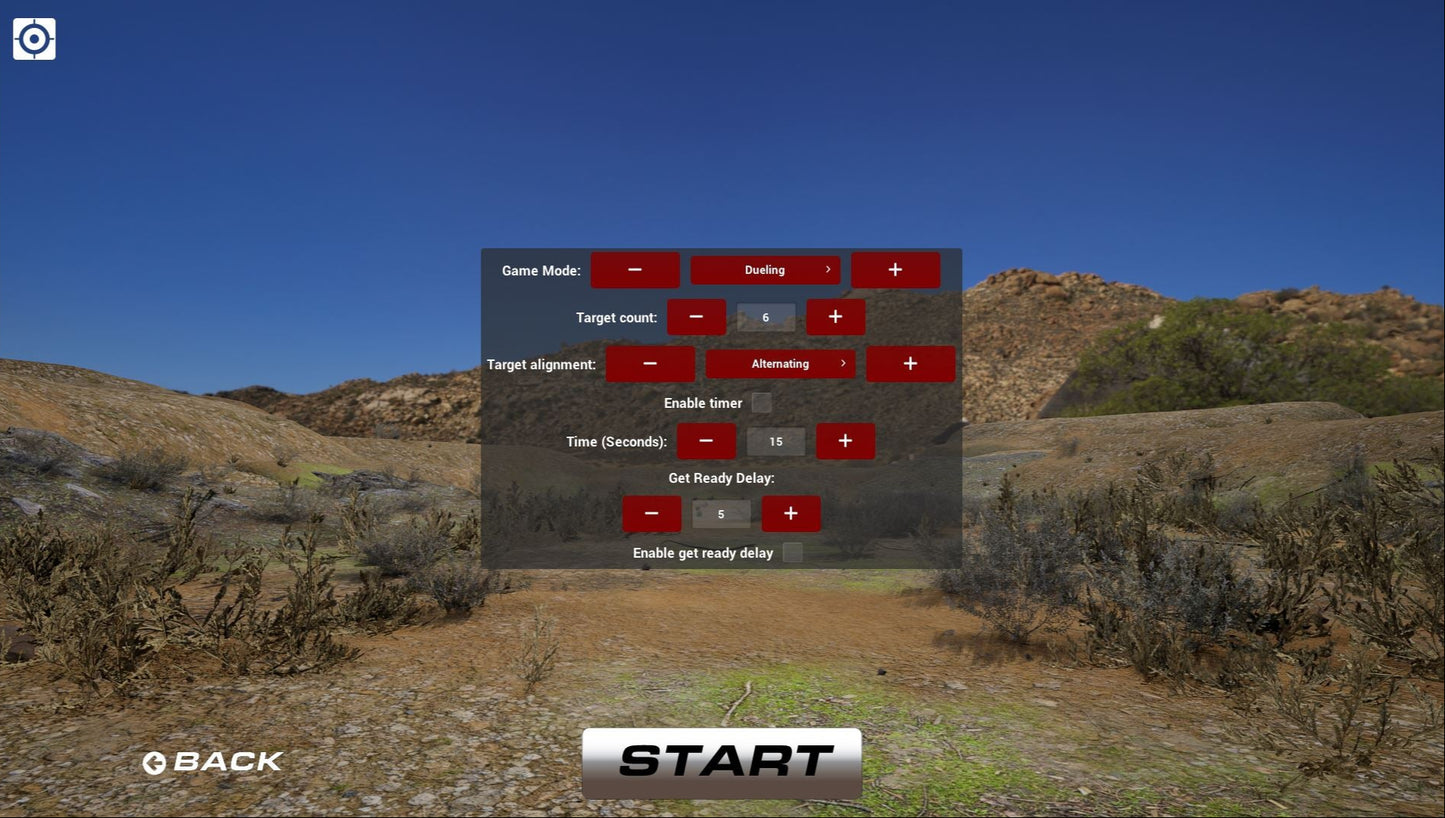This screenshot has height=818, width=1445.
Task: Open the Dueling game mode selector
Action: click(765, 269)
